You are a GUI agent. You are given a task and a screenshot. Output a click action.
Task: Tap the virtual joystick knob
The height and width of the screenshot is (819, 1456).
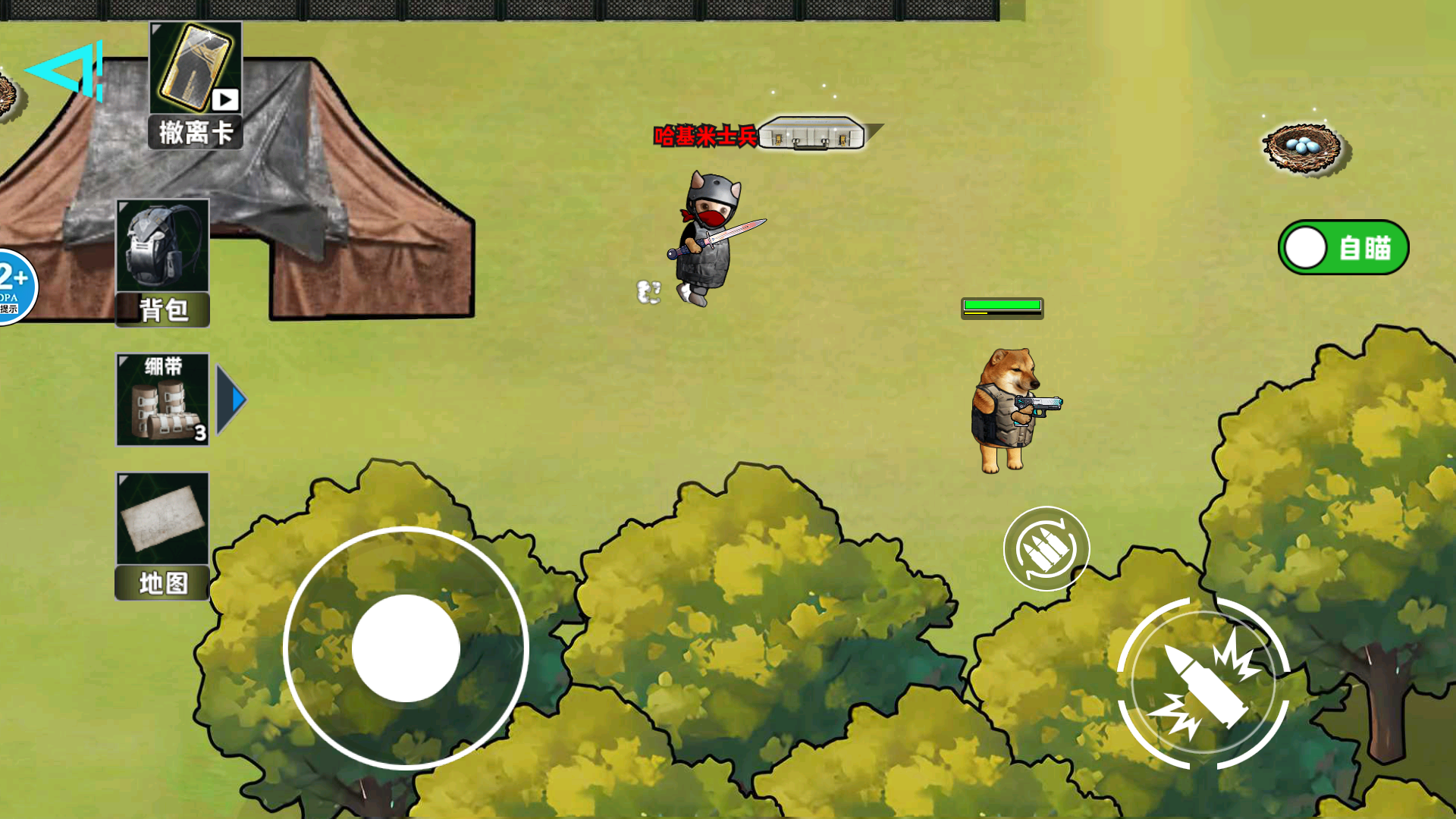click(406, 648)
